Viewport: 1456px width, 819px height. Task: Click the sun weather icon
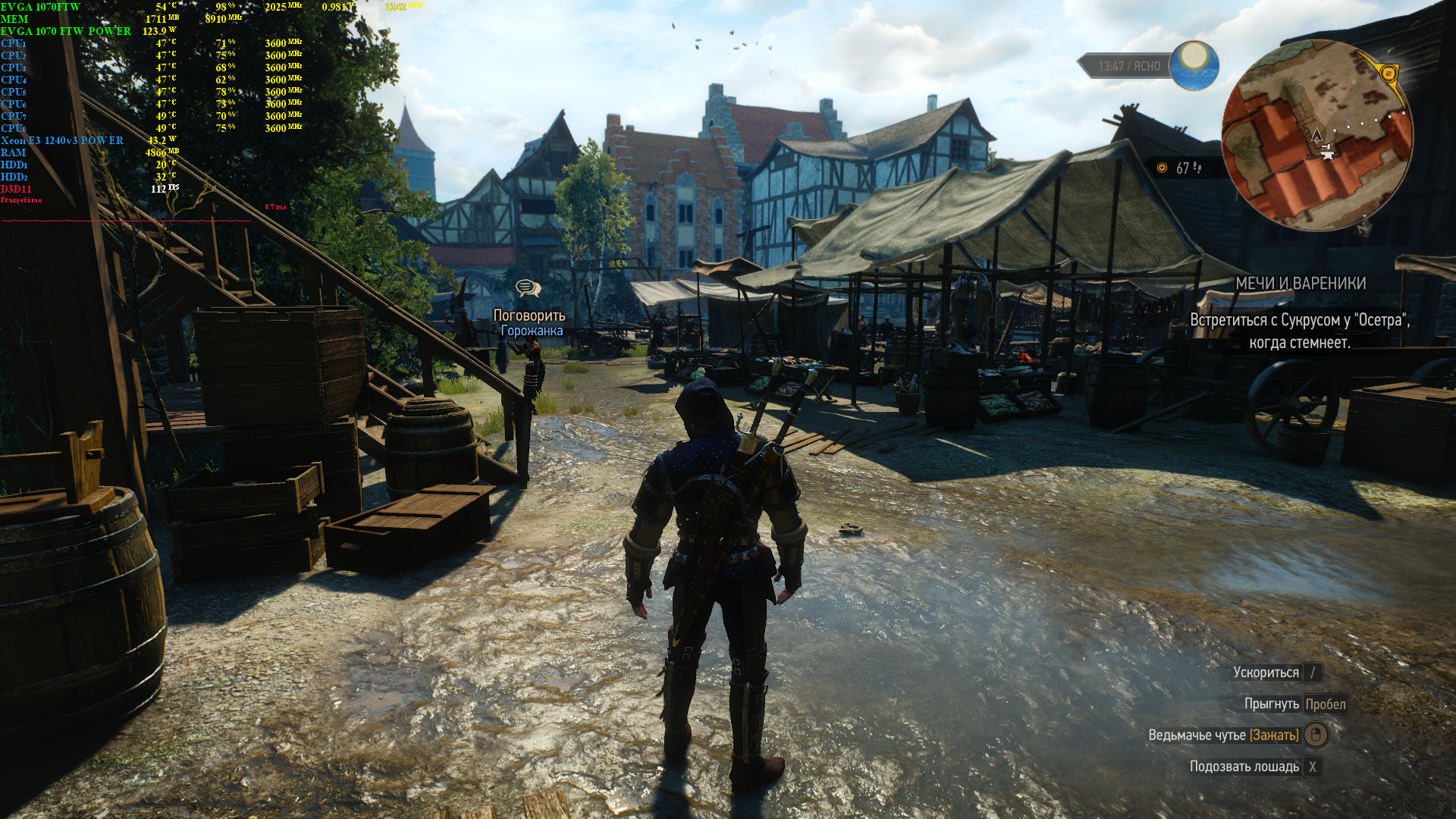1194,65
